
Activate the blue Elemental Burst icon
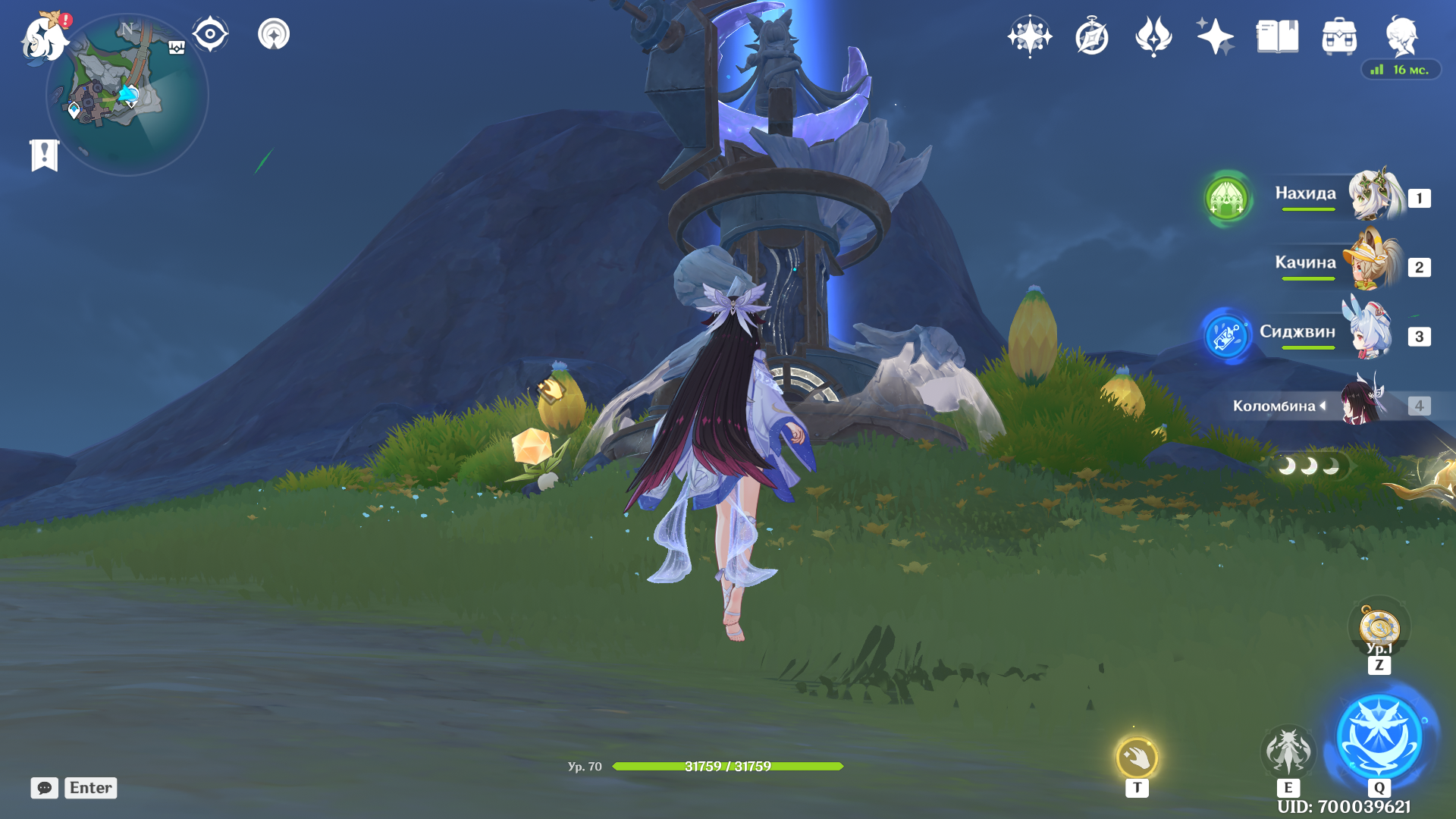(x=1379, y=737)
